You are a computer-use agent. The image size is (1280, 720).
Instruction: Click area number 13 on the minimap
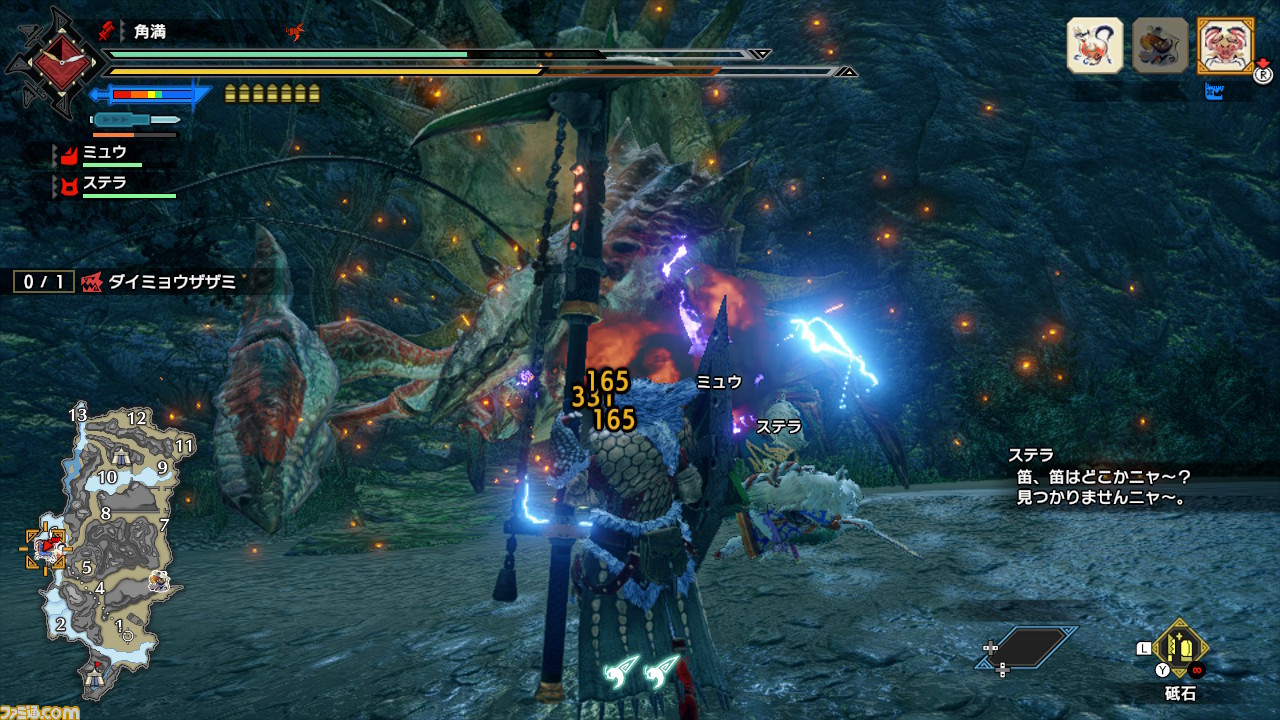click(x=78, y=415)
